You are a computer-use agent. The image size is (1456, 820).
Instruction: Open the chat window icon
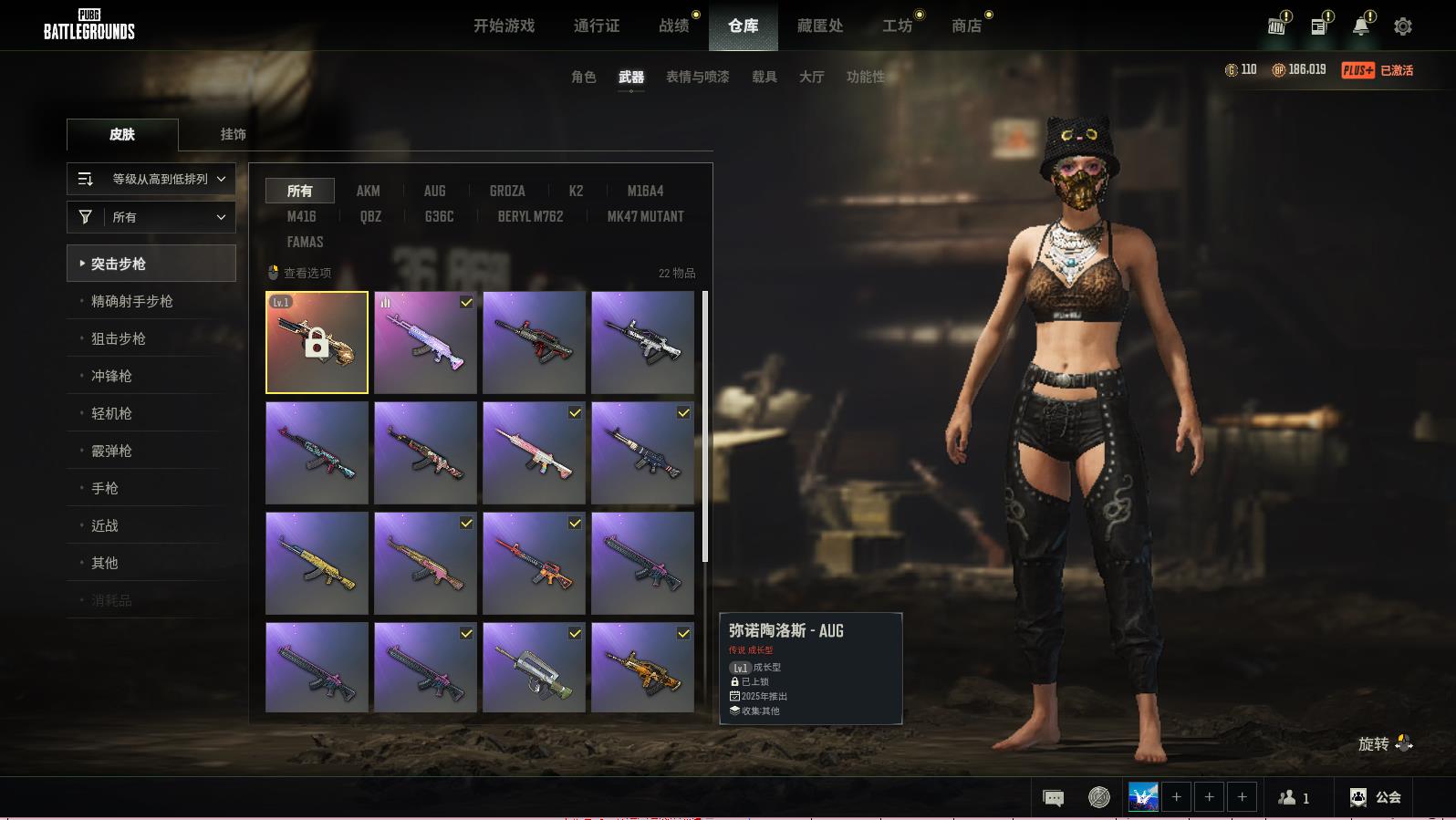(x=1053, y=798)
